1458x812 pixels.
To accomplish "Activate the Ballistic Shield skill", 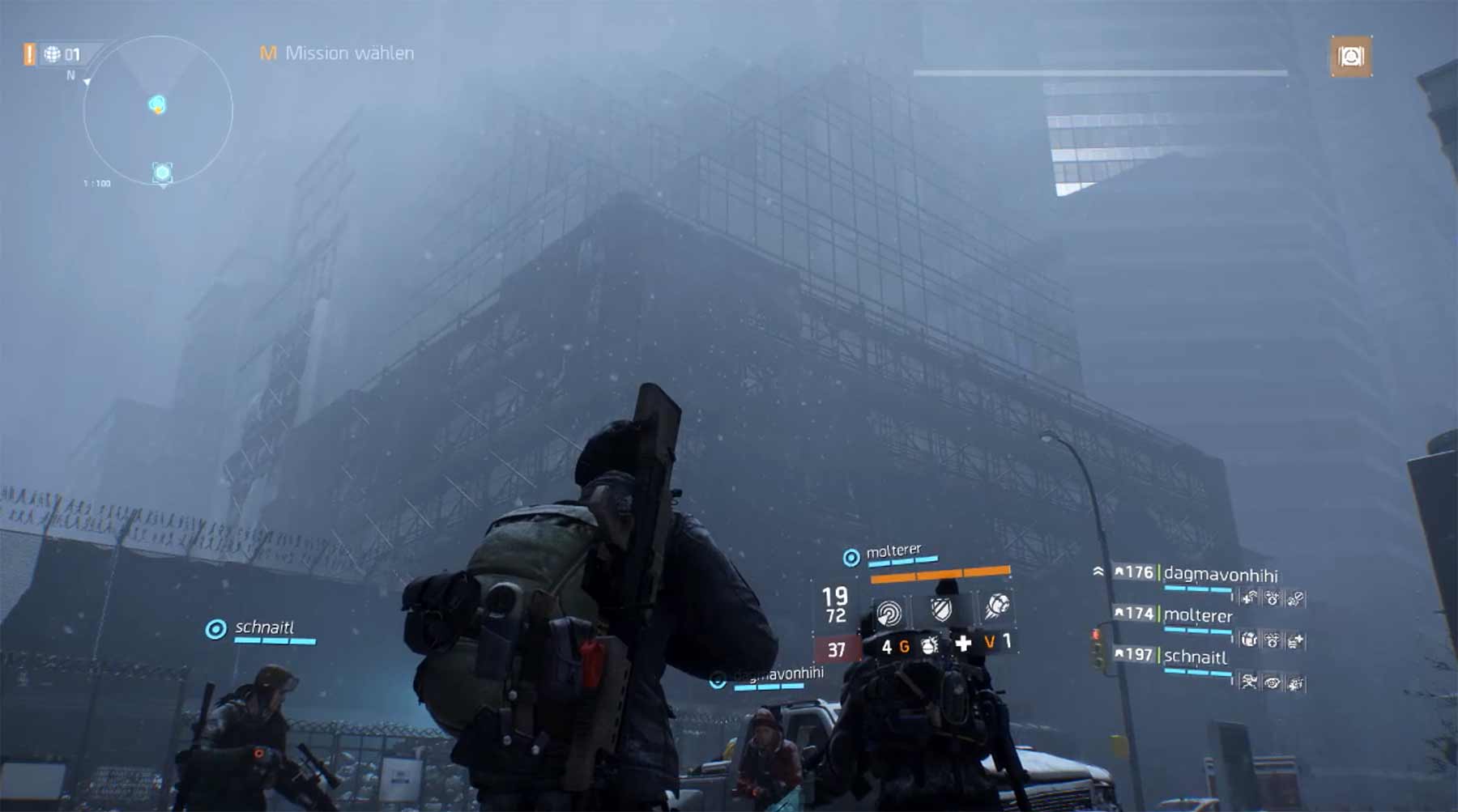I will pyautogui.click(x=941, y=609).
